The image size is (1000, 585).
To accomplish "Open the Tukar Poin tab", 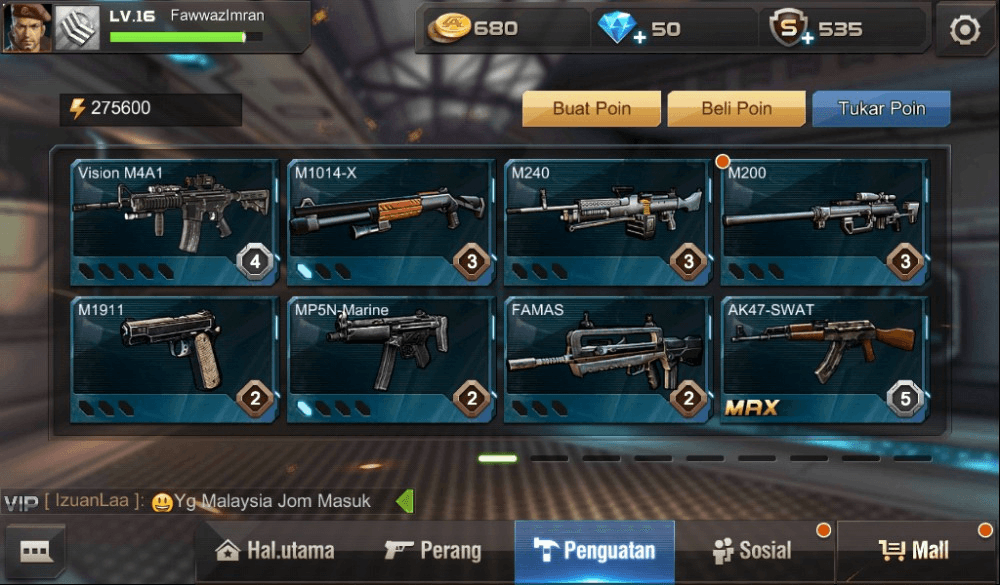I will click(x=881, y=109).
